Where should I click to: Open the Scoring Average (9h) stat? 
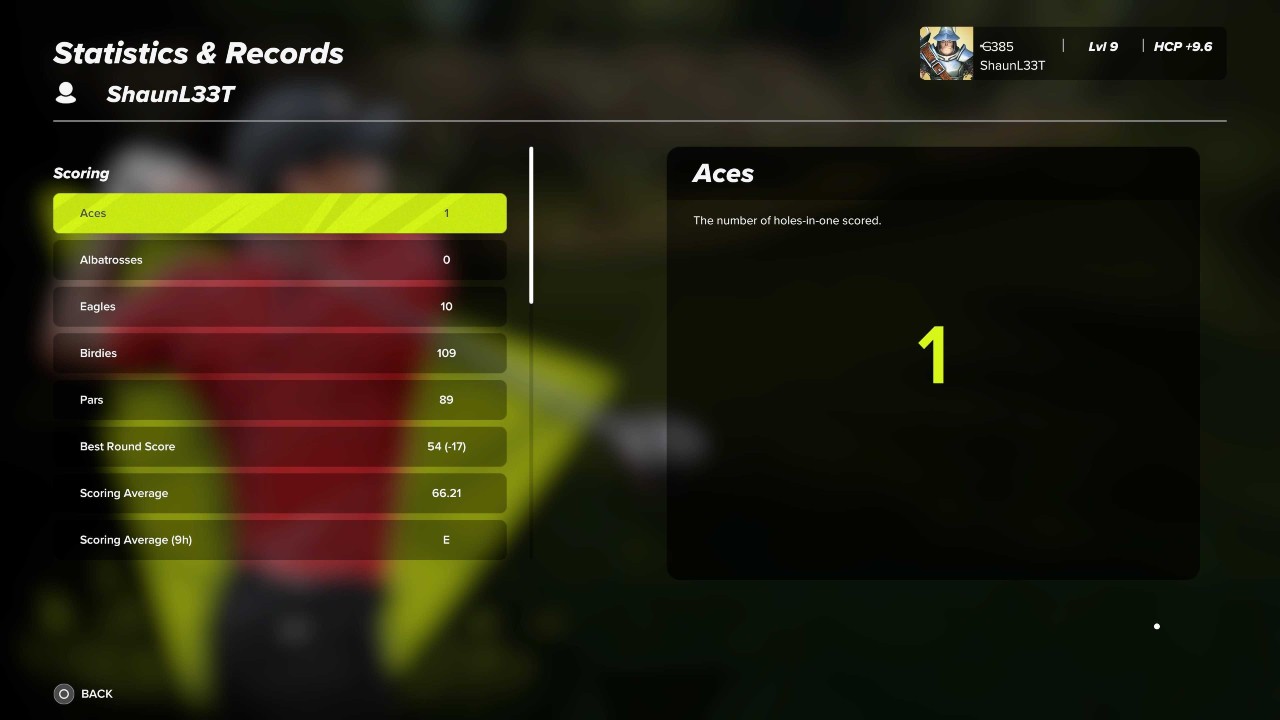[279, 539]
